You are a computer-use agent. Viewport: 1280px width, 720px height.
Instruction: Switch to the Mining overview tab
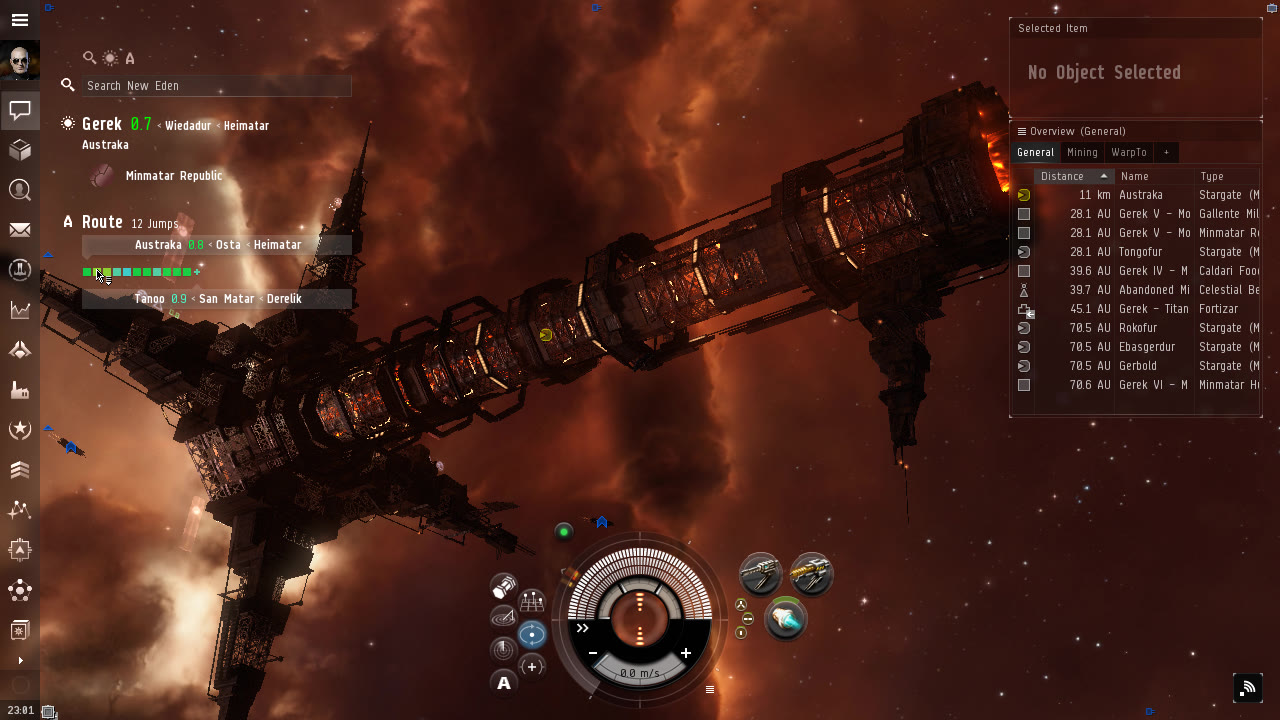tap(1082, 153)
